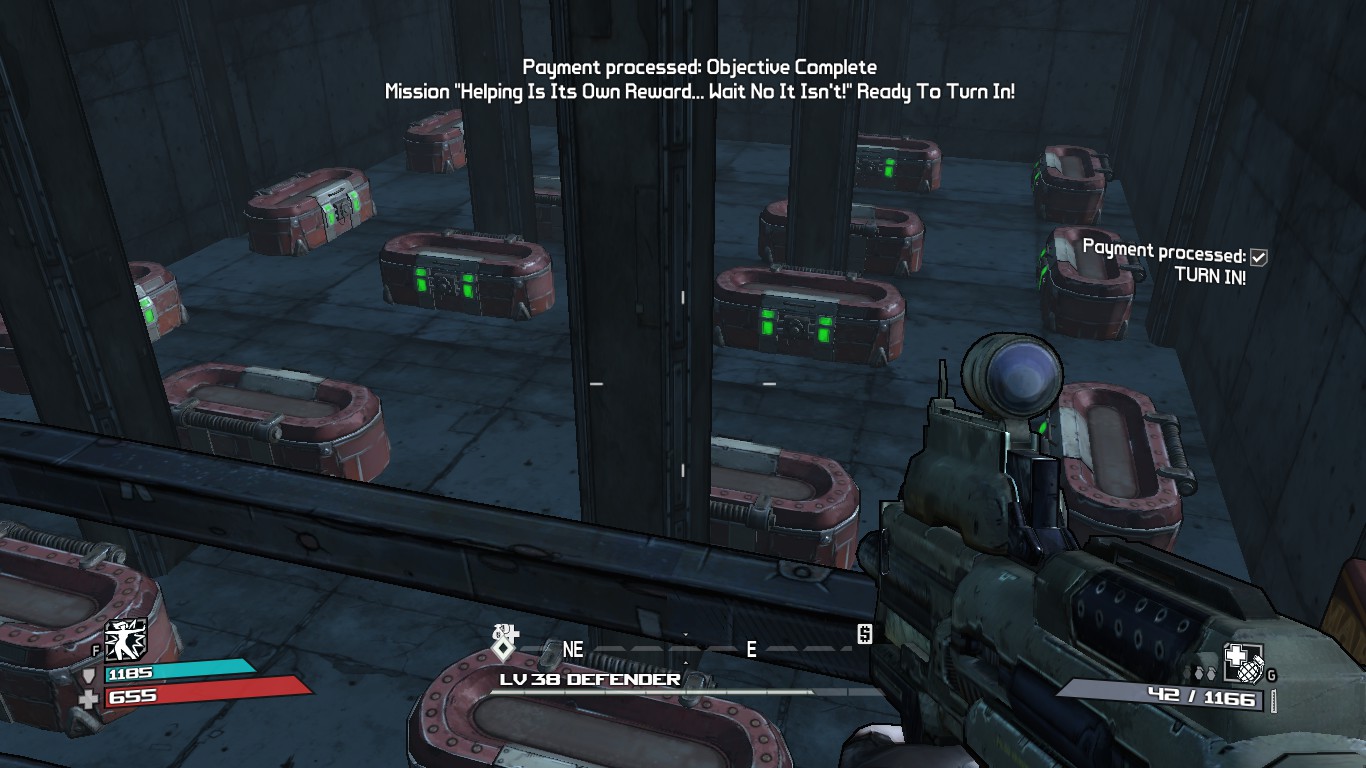Activate the Phasewalk action skill icon
Image resolution: width=1366 pixels, height=768 pixels.
pos(126,639)
